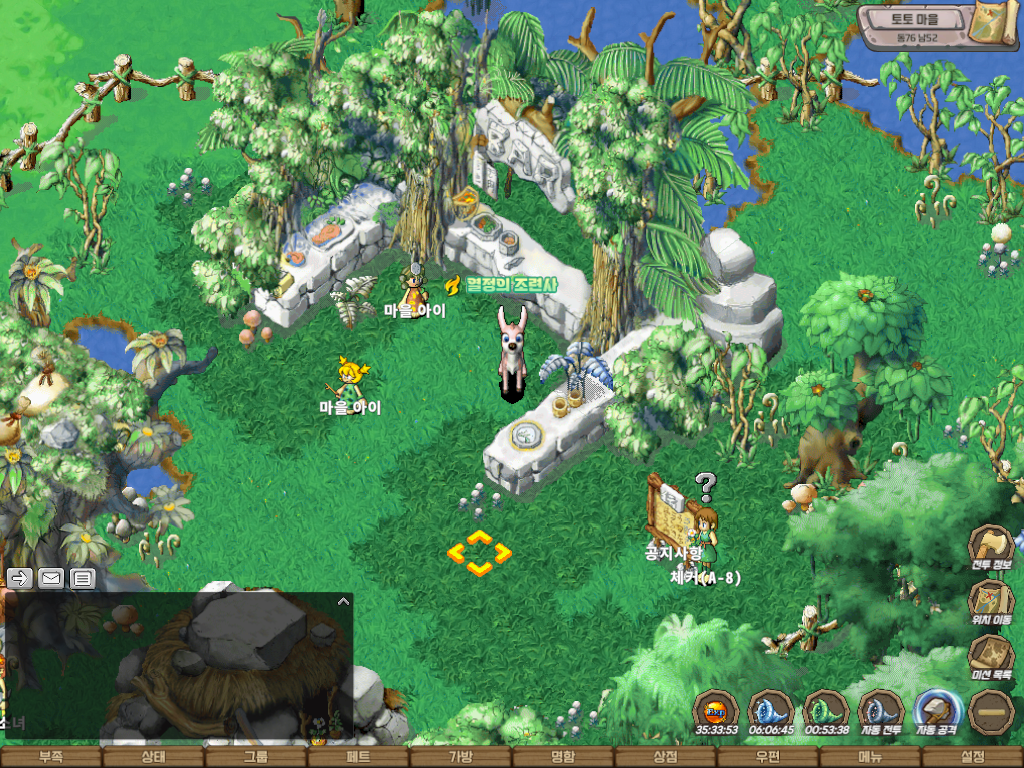Screen dimensions: 1024x768
Task: Collapse the chat panel with the arrow
Action: [343, 602]
